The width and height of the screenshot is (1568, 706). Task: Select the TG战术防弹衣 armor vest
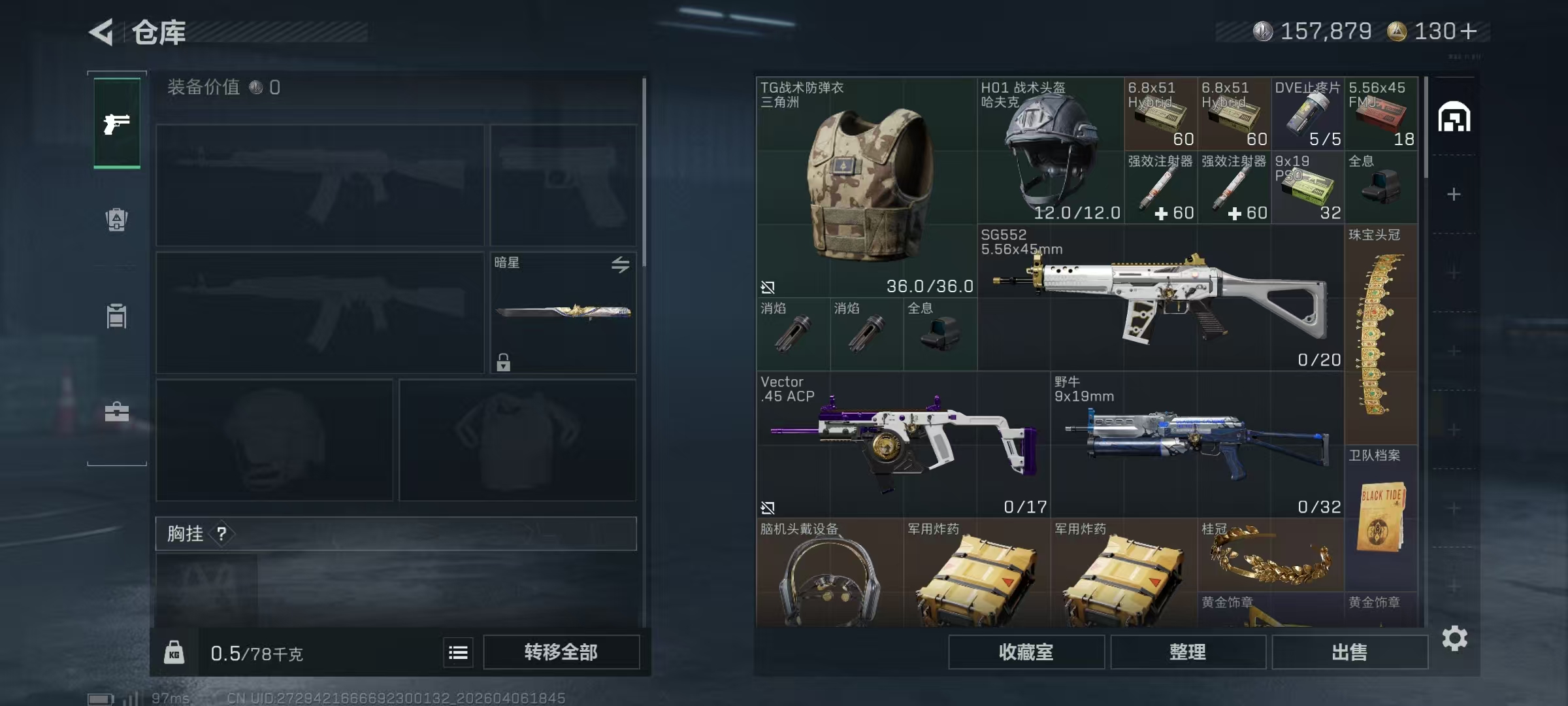pos(866,188)
